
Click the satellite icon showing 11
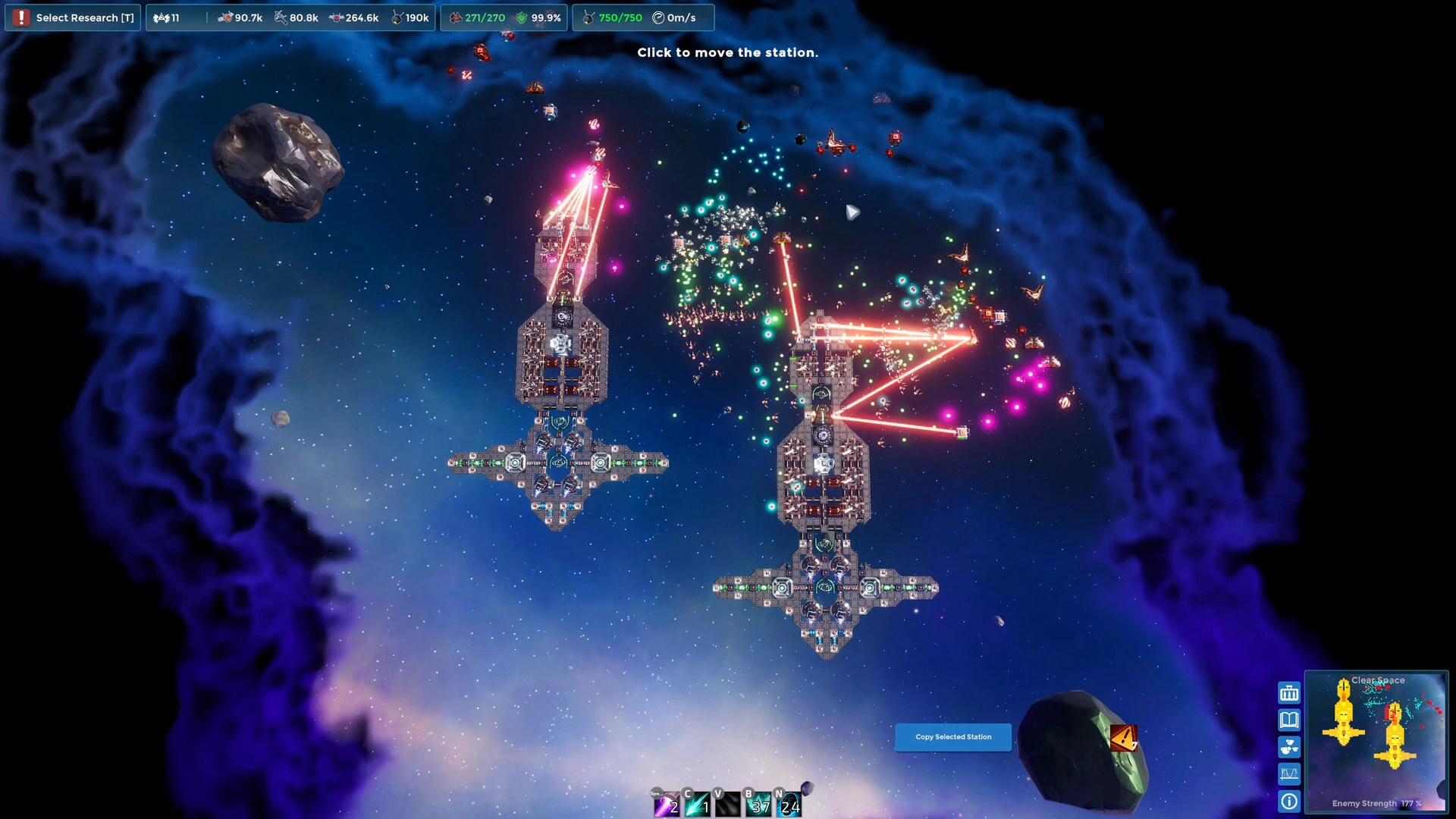click(x=161, y=17)
